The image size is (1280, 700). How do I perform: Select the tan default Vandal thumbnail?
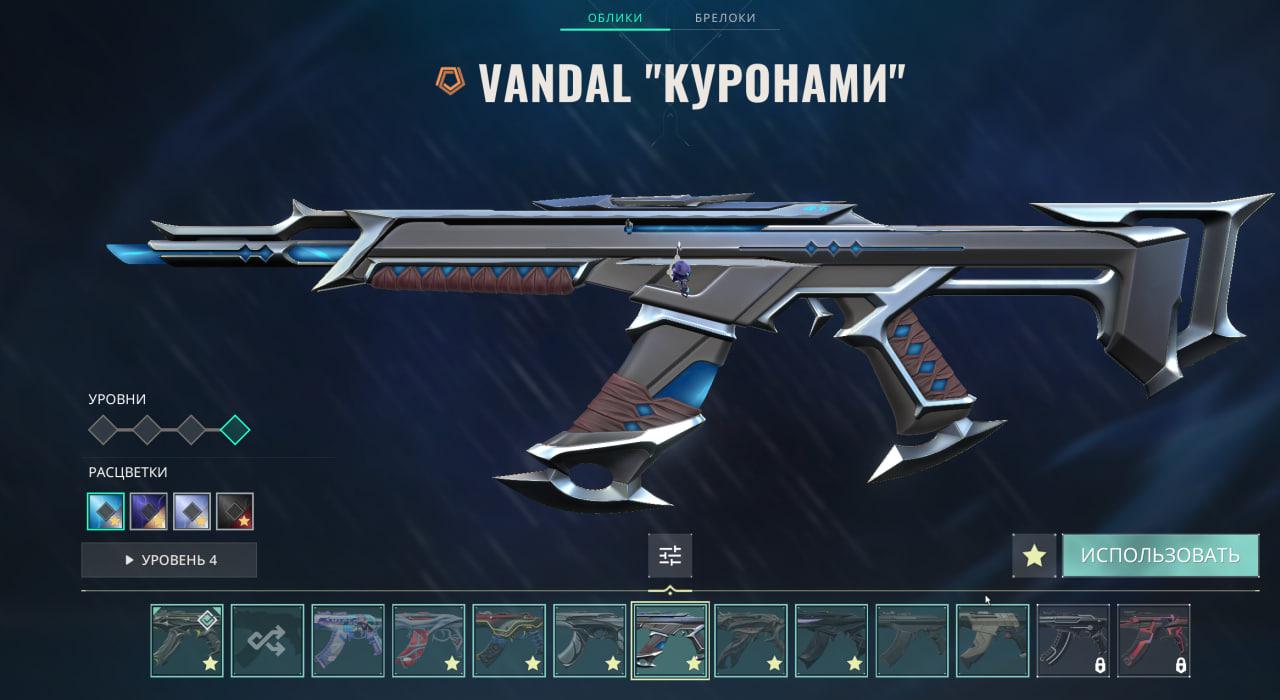coord(993,641)
